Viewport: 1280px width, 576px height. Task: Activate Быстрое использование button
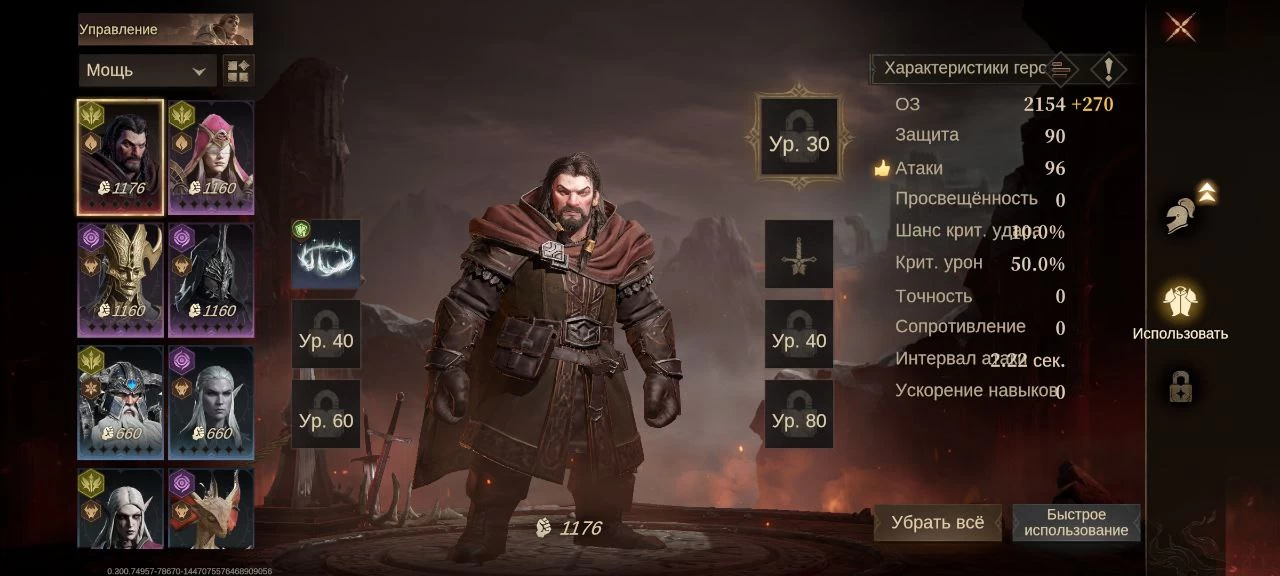pos(1076,523)
